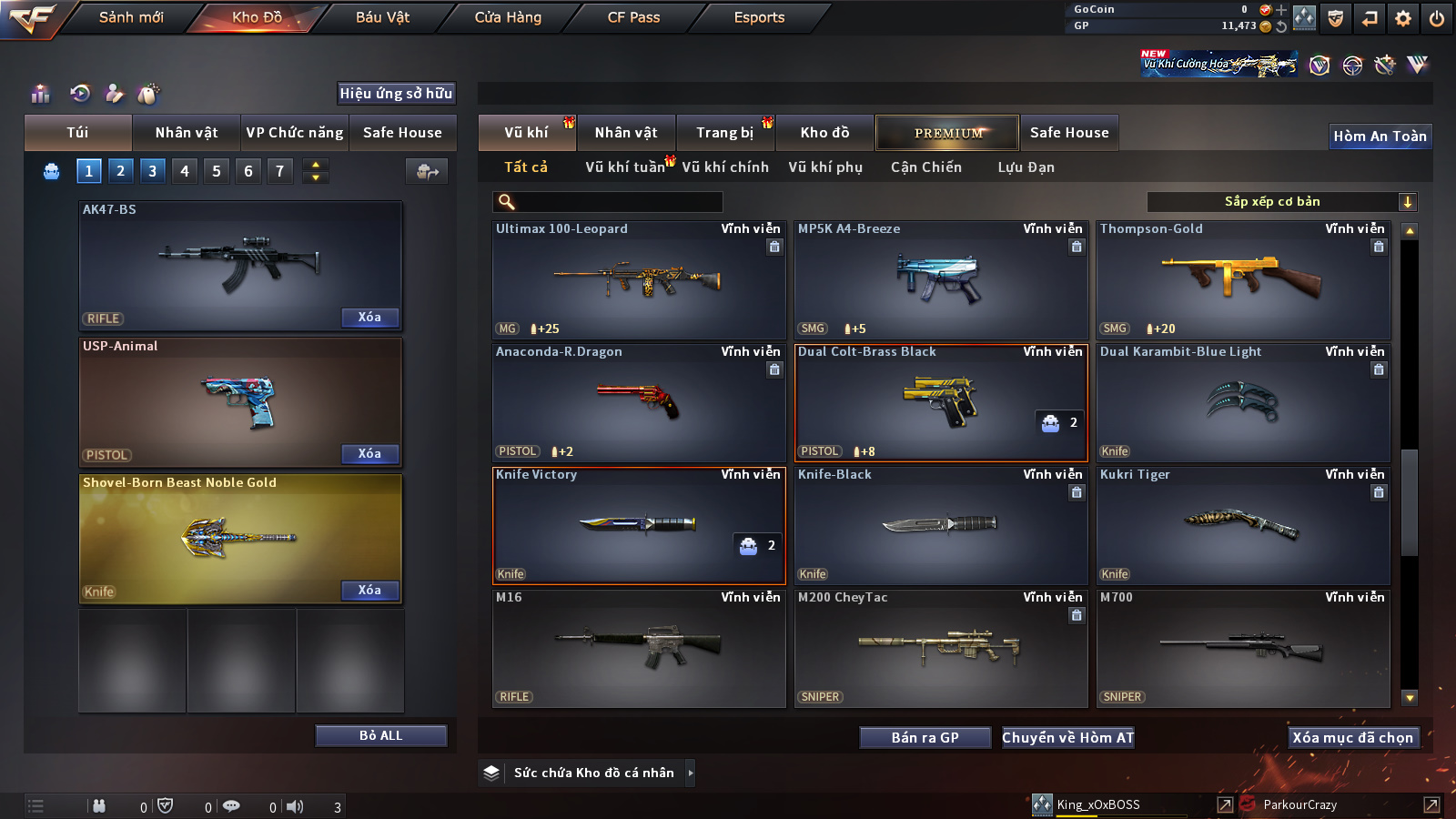The width and height of the screenshot is (1456, 819).
Task: Click the Bán ra GP button
Action: point(925,738)
